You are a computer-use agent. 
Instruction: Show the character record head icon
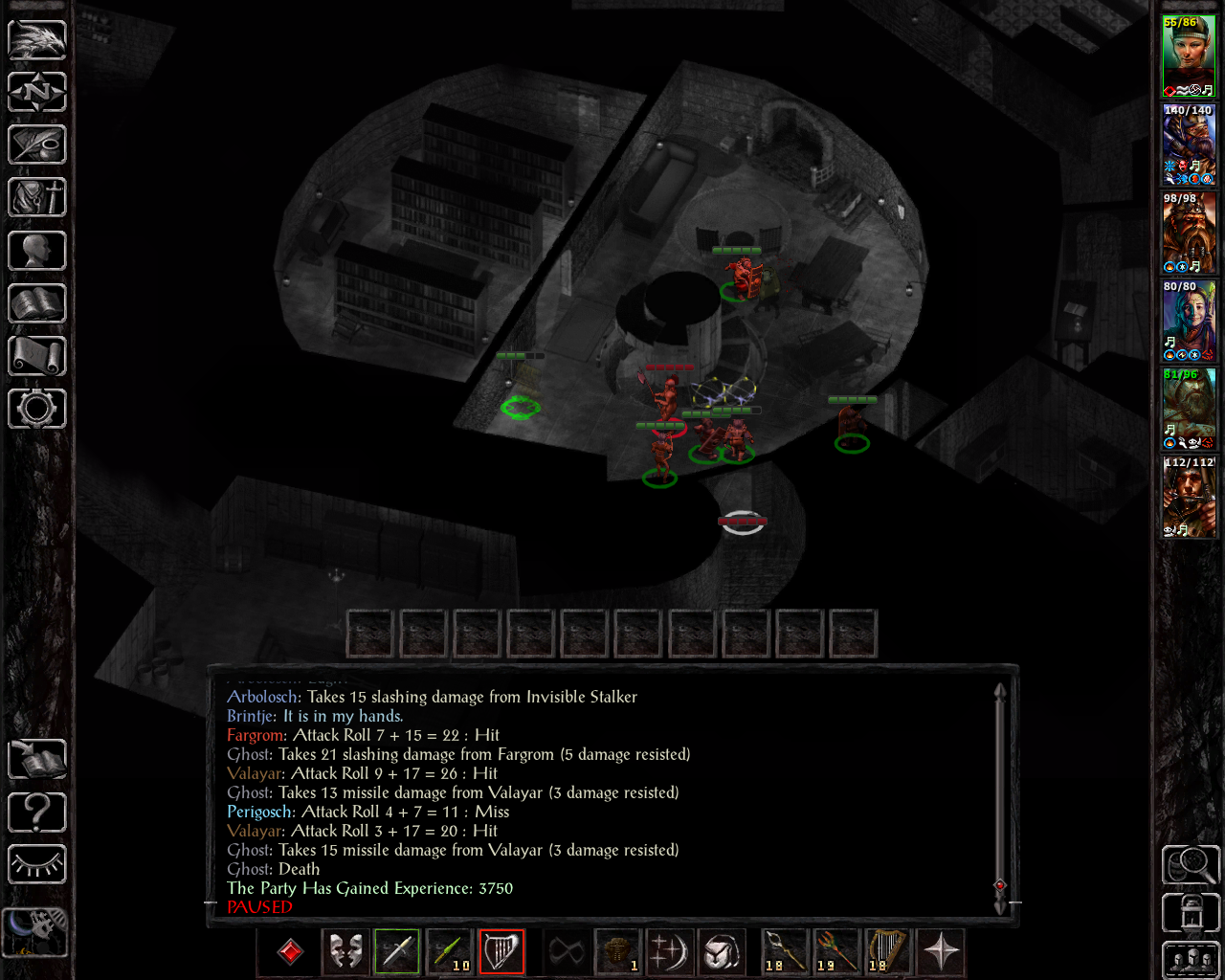(37, 252)
